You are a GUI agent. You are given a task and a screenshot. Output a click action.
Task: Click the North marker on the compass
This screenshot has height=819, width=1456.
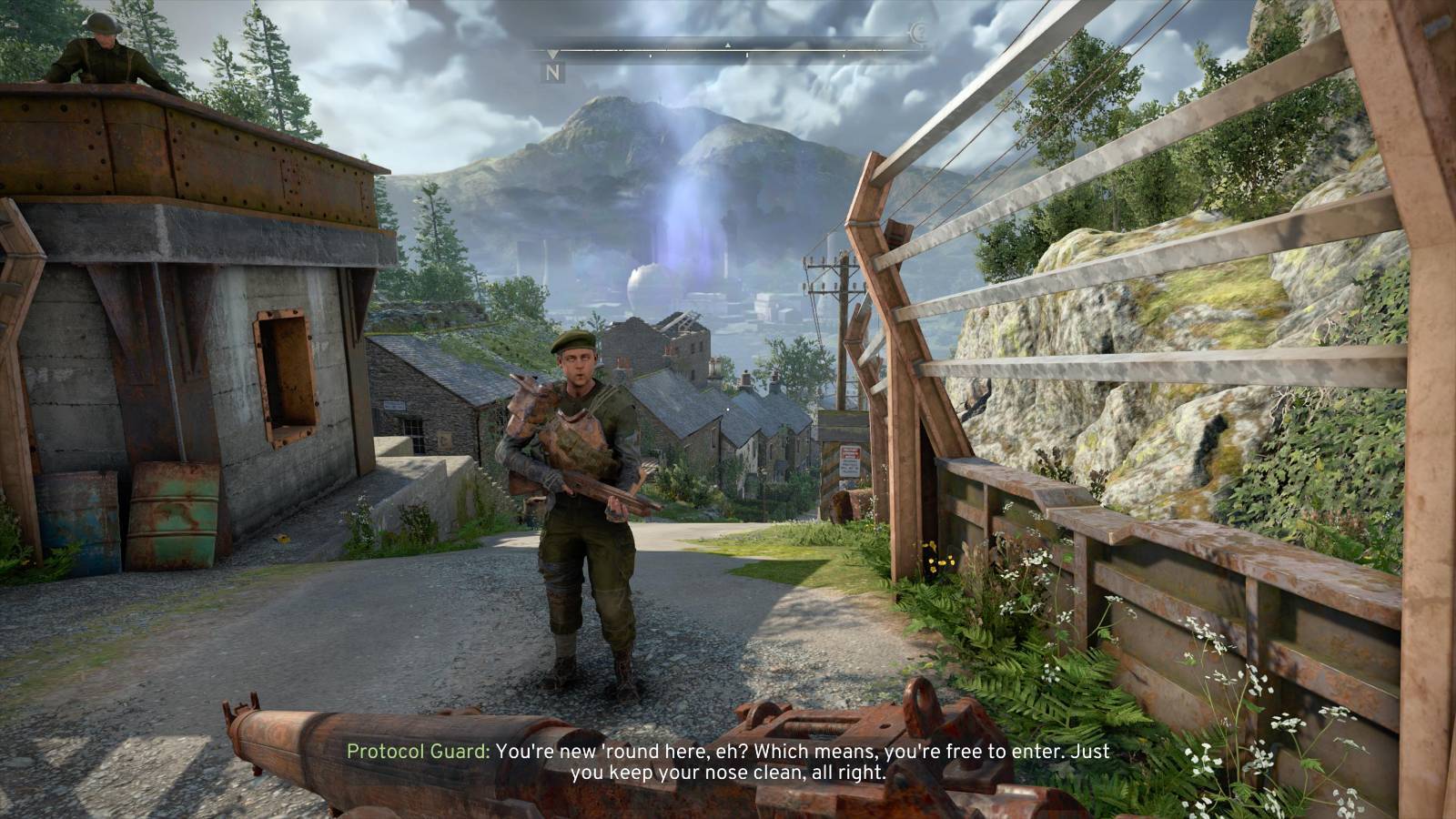point(553,71)
